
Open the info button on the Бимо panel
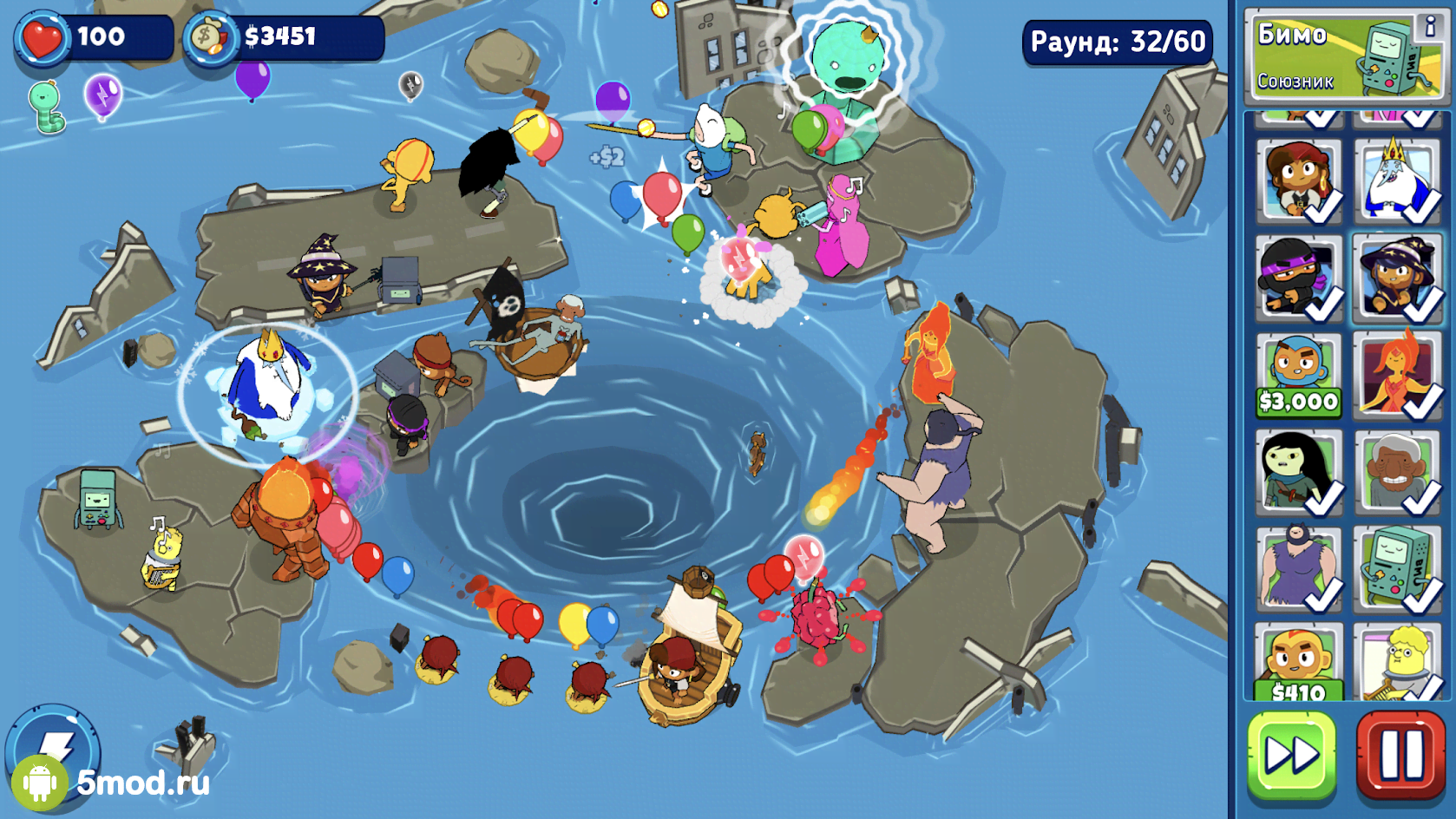coord(1429,27)
